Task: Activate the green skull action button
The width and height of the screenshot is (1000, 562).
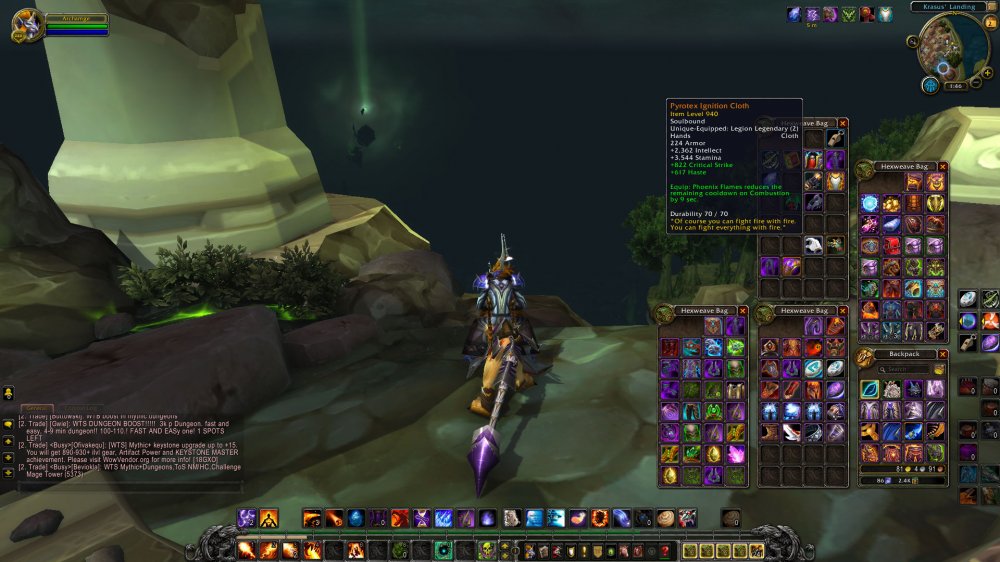Action: [486, 550]
